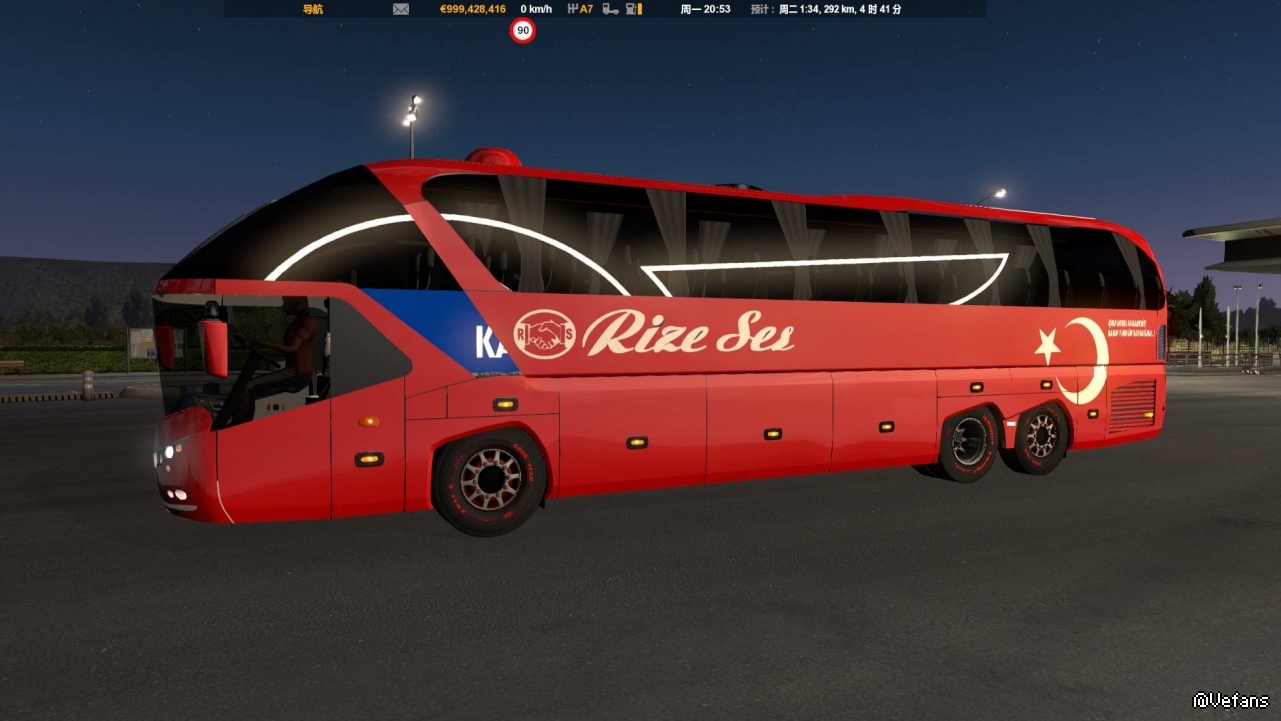Check the fuel pump indicator icon
1281x721 pixels.
(633, 9)
